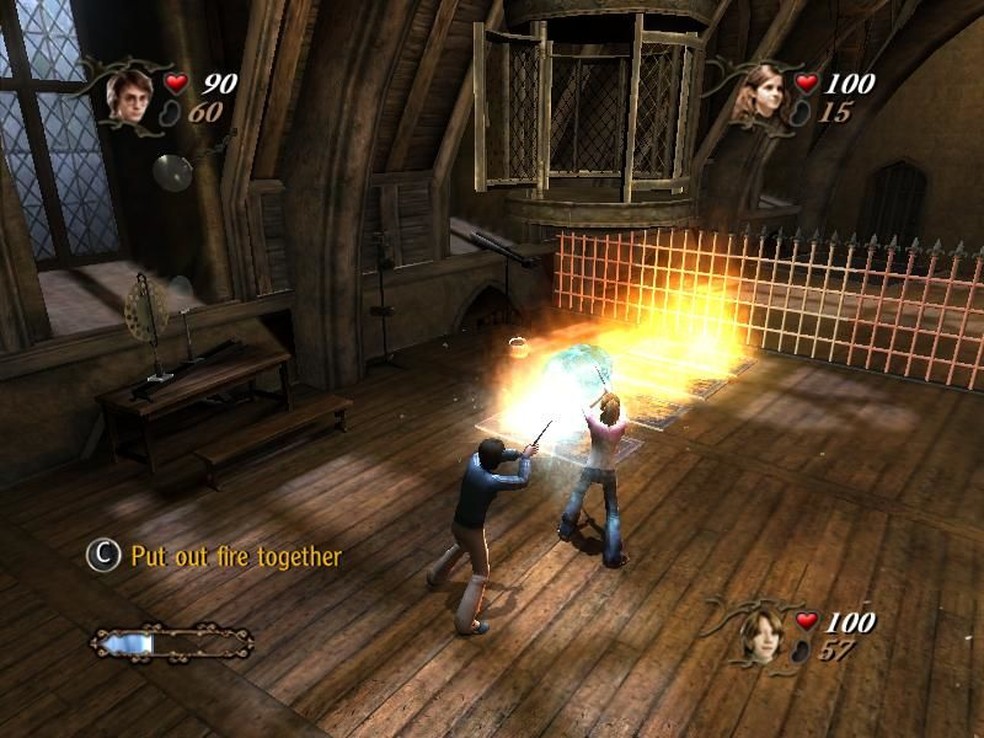Select Harry's character portrait
Image resolution: width=984 pixels, height=738 pixels.
[x=130, y=94]
